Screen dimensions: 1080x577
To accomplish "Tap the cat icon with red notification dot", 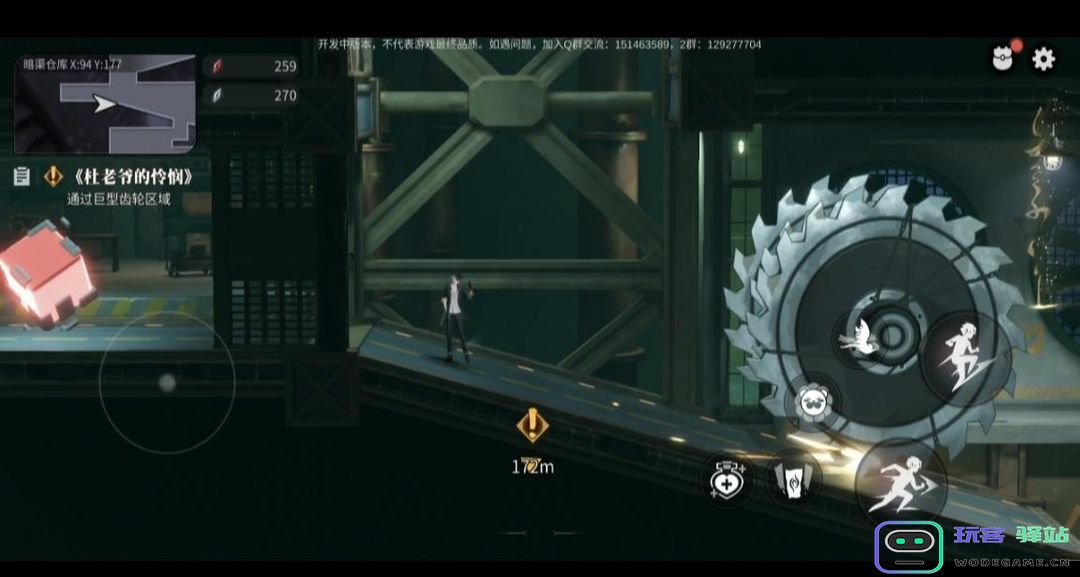I will click(1003, 59).
